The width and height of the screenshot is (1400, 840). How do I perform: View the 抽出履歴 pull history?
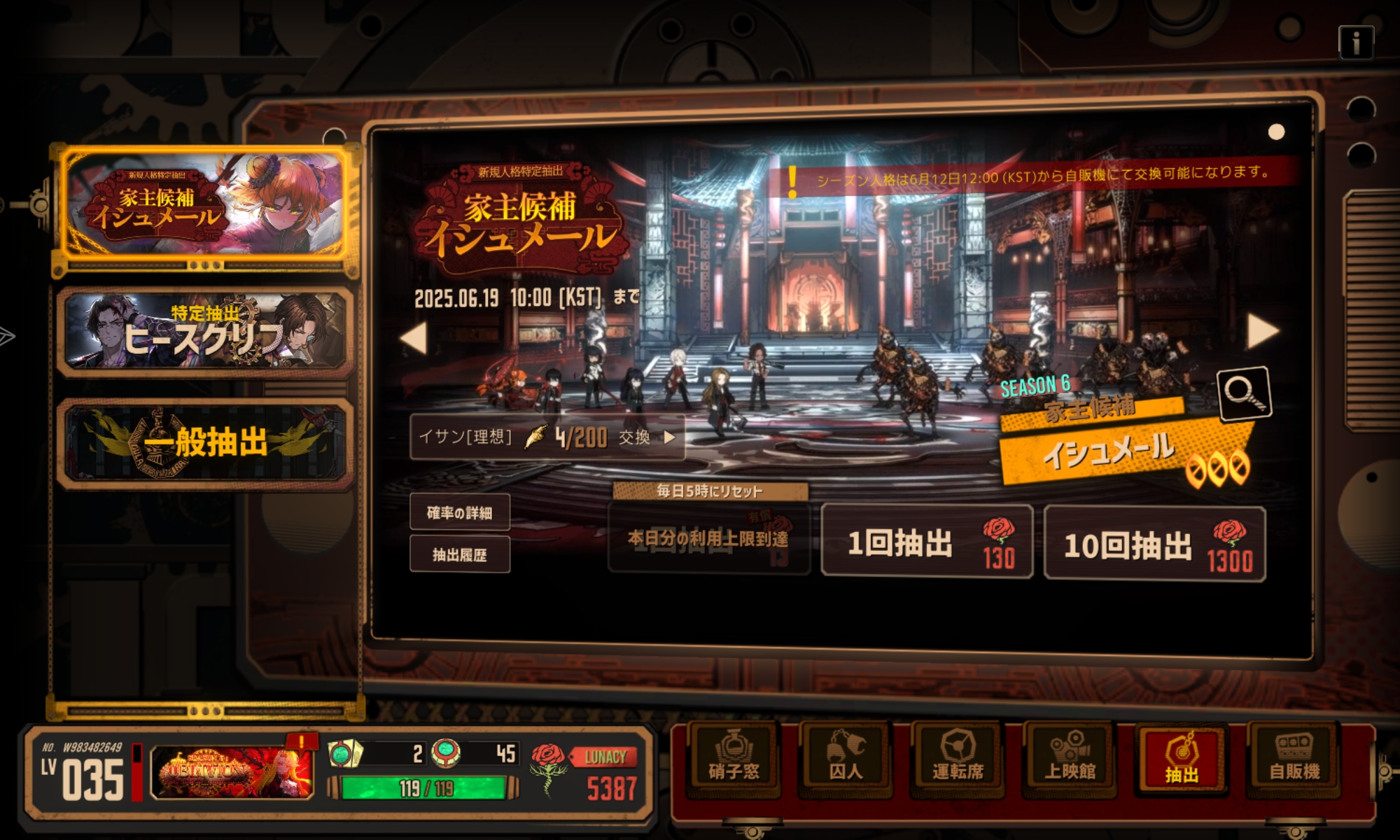pos(459,555)
